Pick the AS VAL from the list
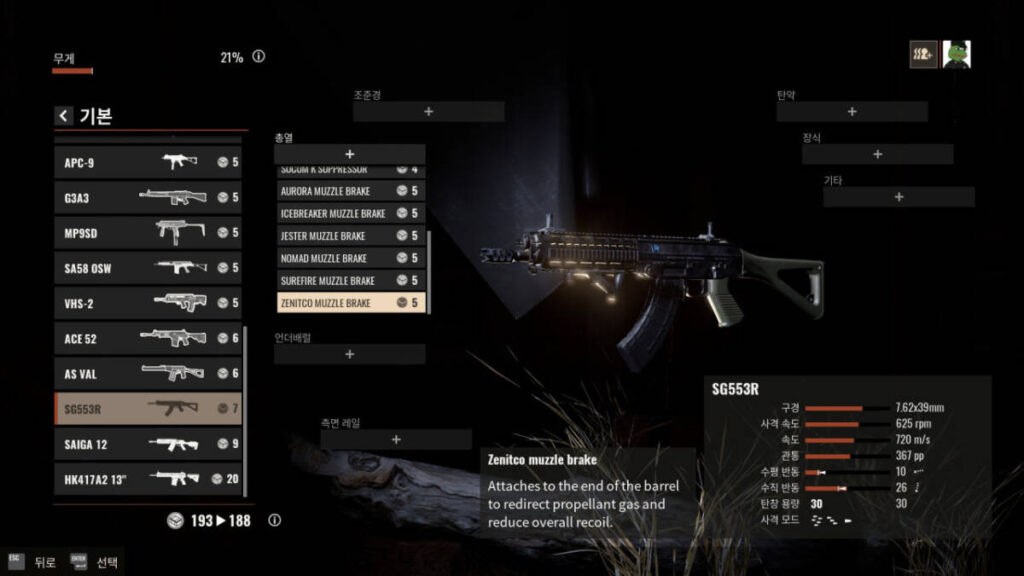The image size is (1024, 576). [148, 373]
